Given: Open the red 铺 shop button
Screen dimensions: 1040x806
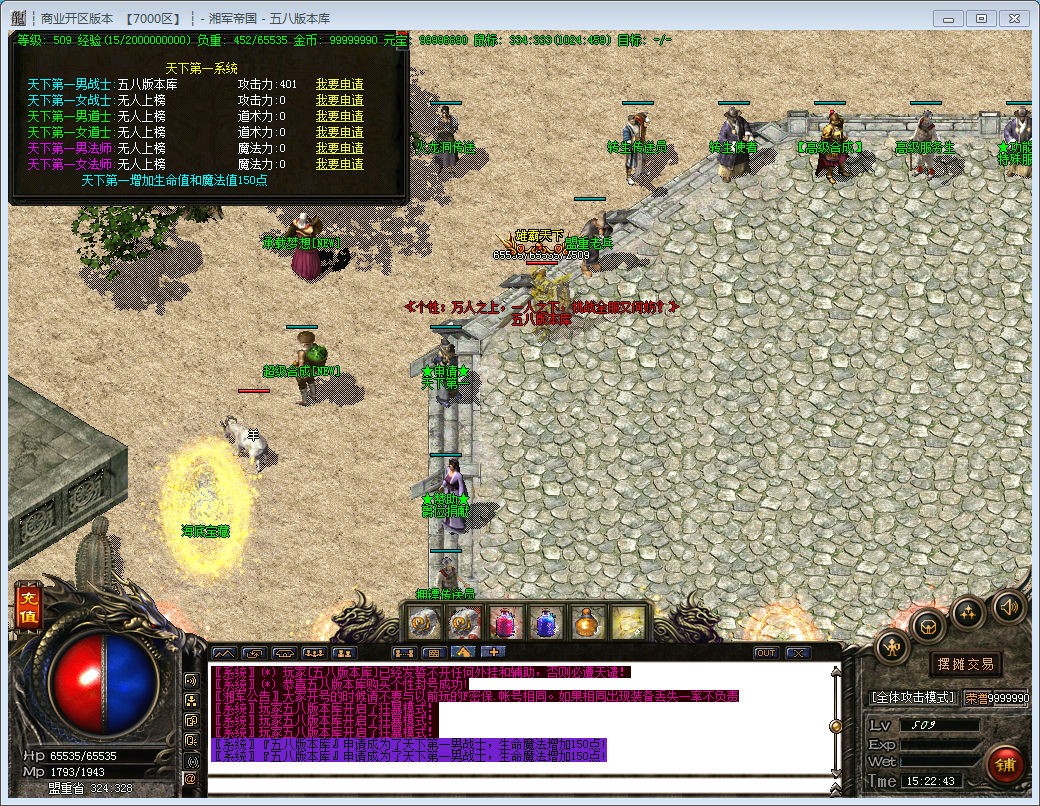Looking at the screenshot, I should 1004,765.
